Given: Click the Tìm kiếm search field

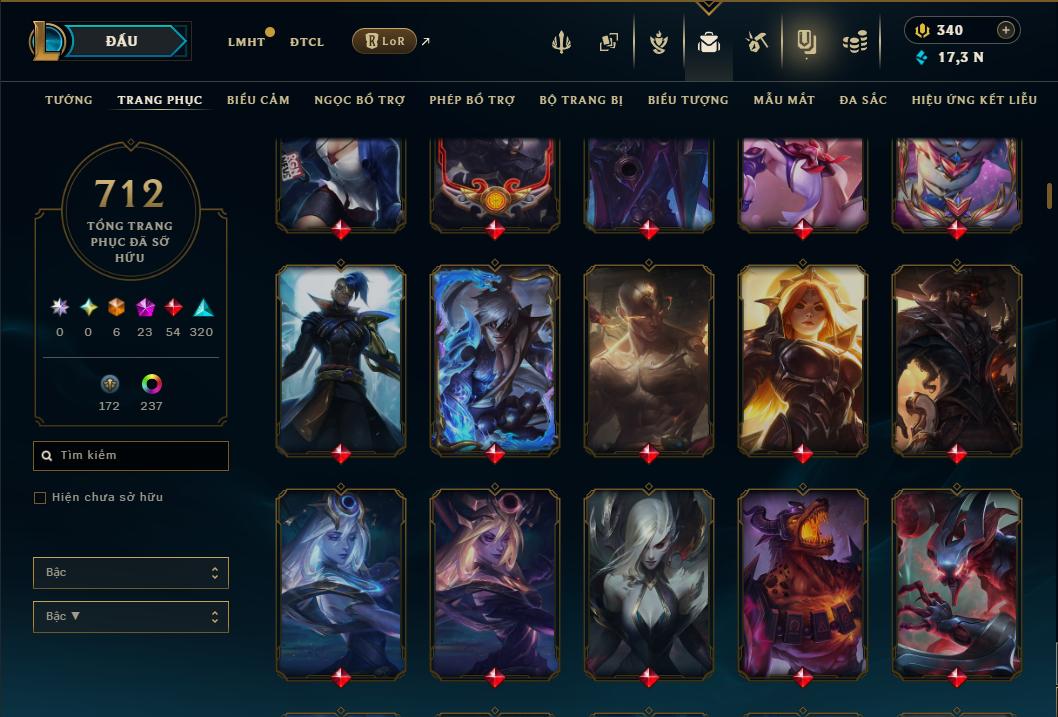Looking at the screenshot, I should (131, 456).
